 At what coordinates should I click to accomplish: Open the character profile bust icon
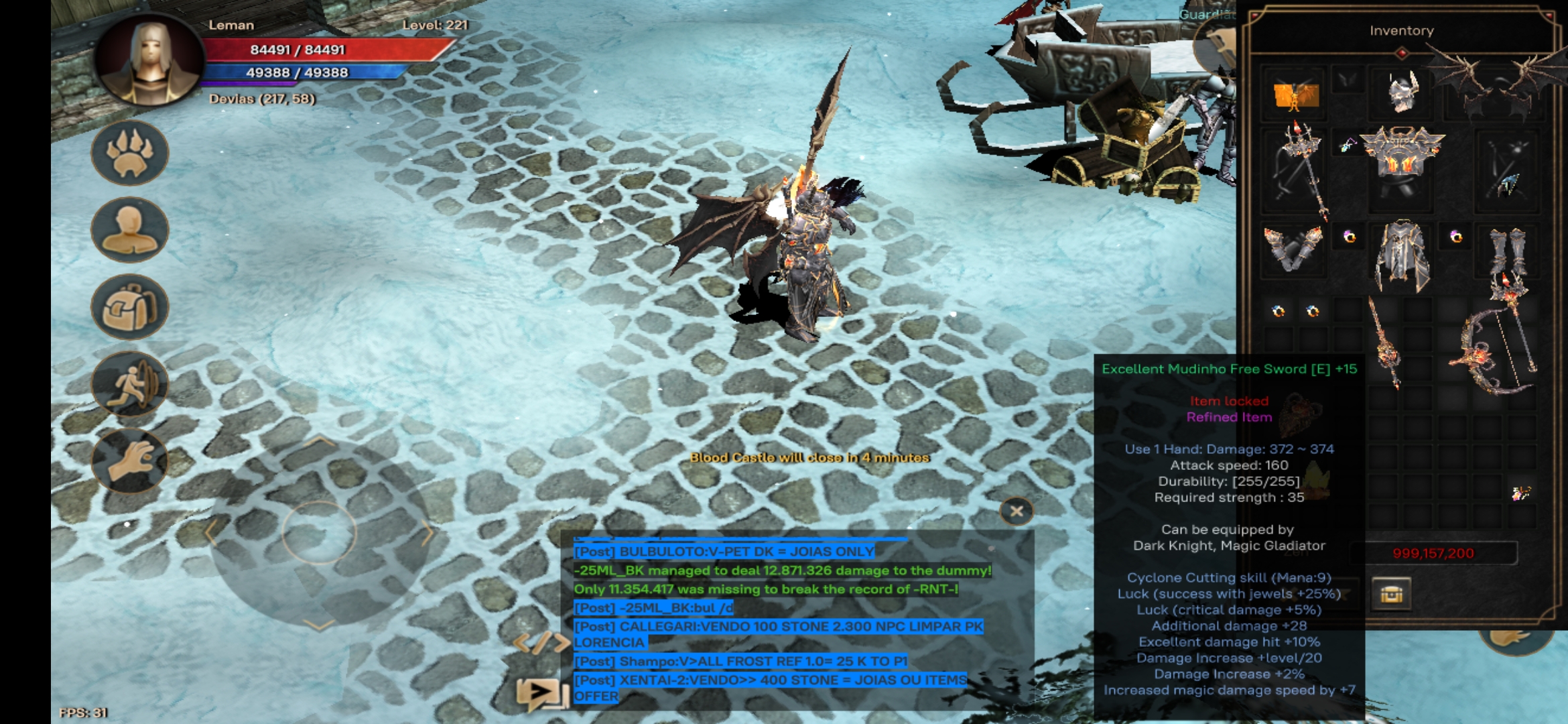[130, 230]
